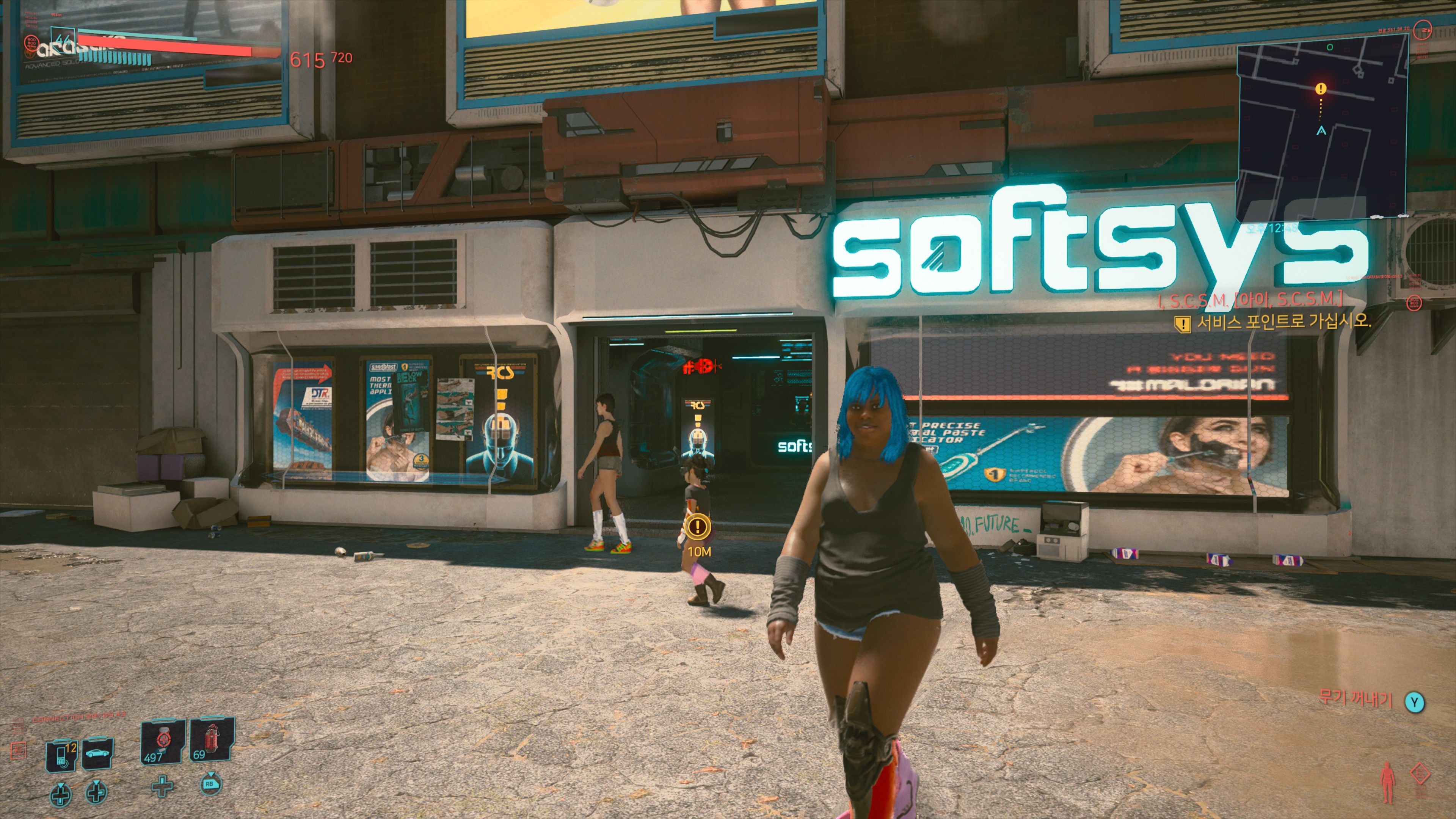This screenshot has height=819, width=1456.
Task: Click the yellow 10M objective waypoint marker
Action: (x=698, y=527)
